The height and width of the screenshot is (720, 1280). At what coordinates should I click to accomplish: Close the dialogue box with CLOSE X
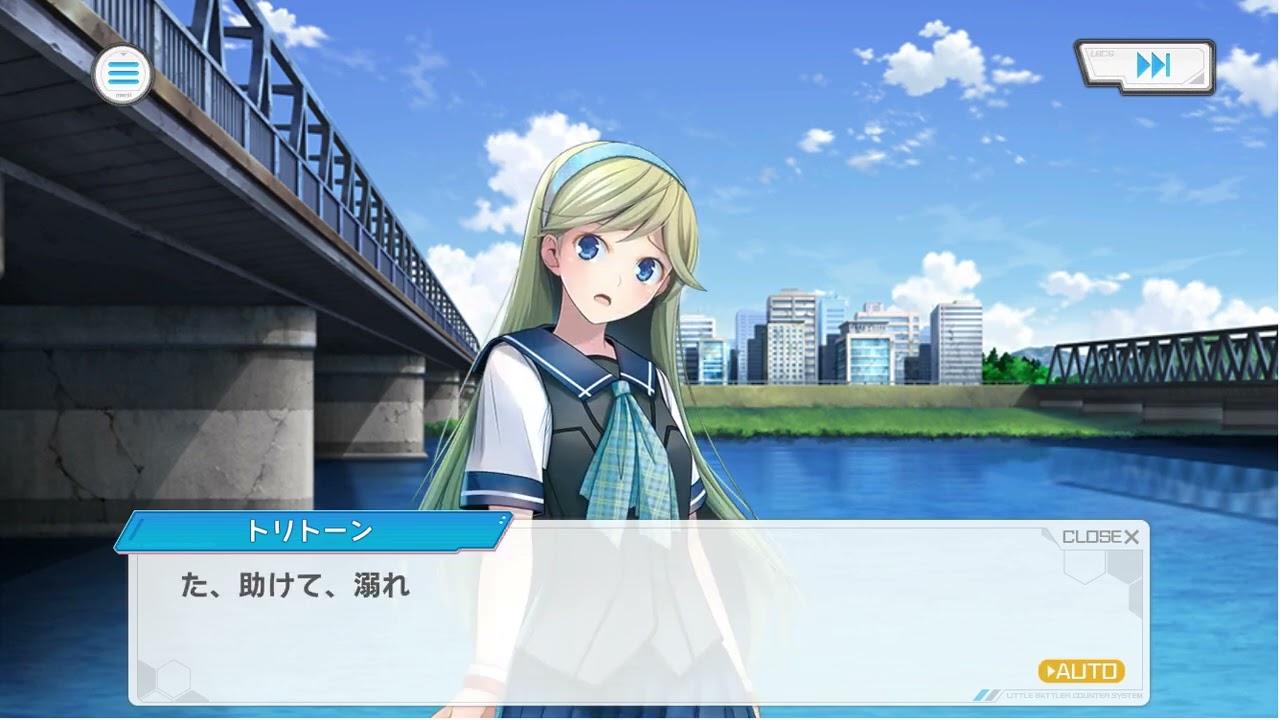1100,537
